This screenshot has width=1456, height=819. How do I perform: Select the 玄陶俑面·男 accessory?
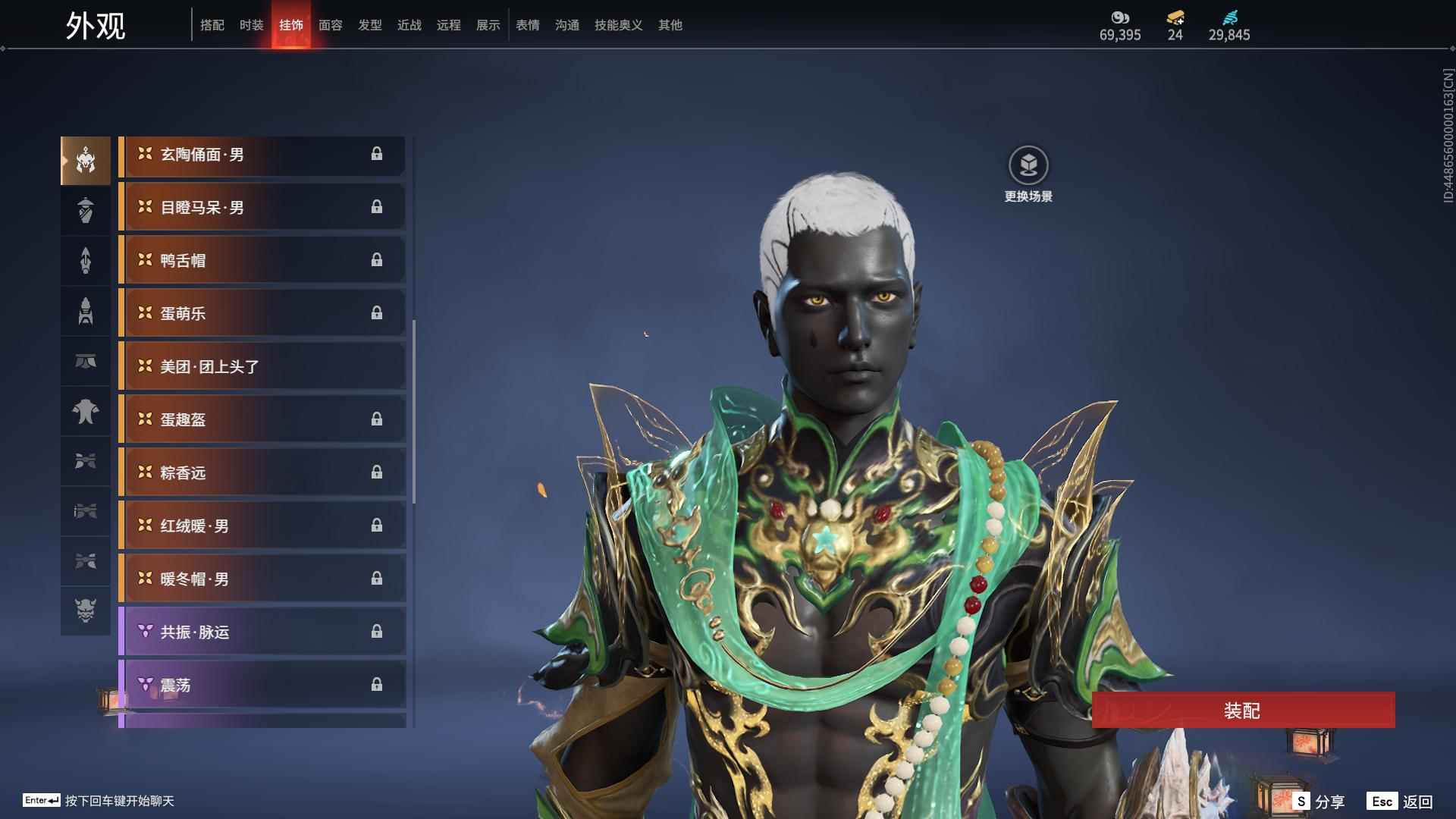[262, 155]
